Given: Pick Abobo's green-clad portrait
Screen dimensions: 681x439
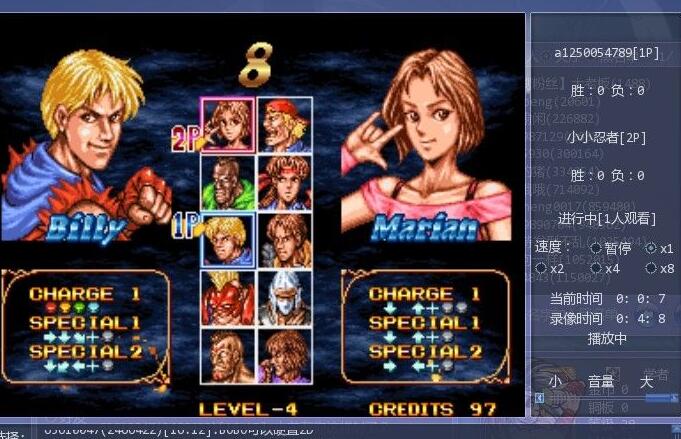Looking at the screenshot, I should (227, 182).
